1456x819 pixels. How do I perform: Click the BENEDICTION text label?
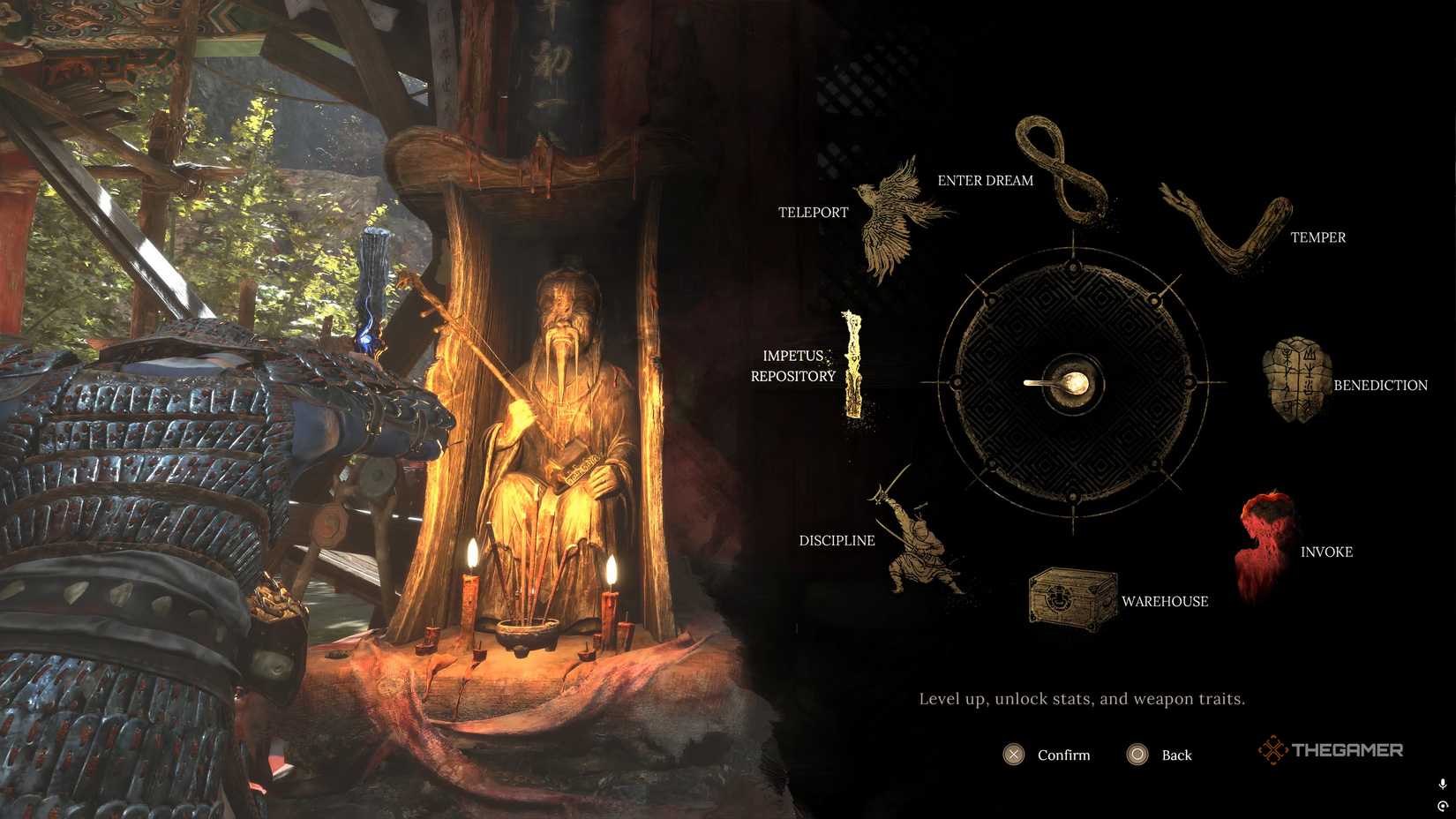(x=1382, y=385)
